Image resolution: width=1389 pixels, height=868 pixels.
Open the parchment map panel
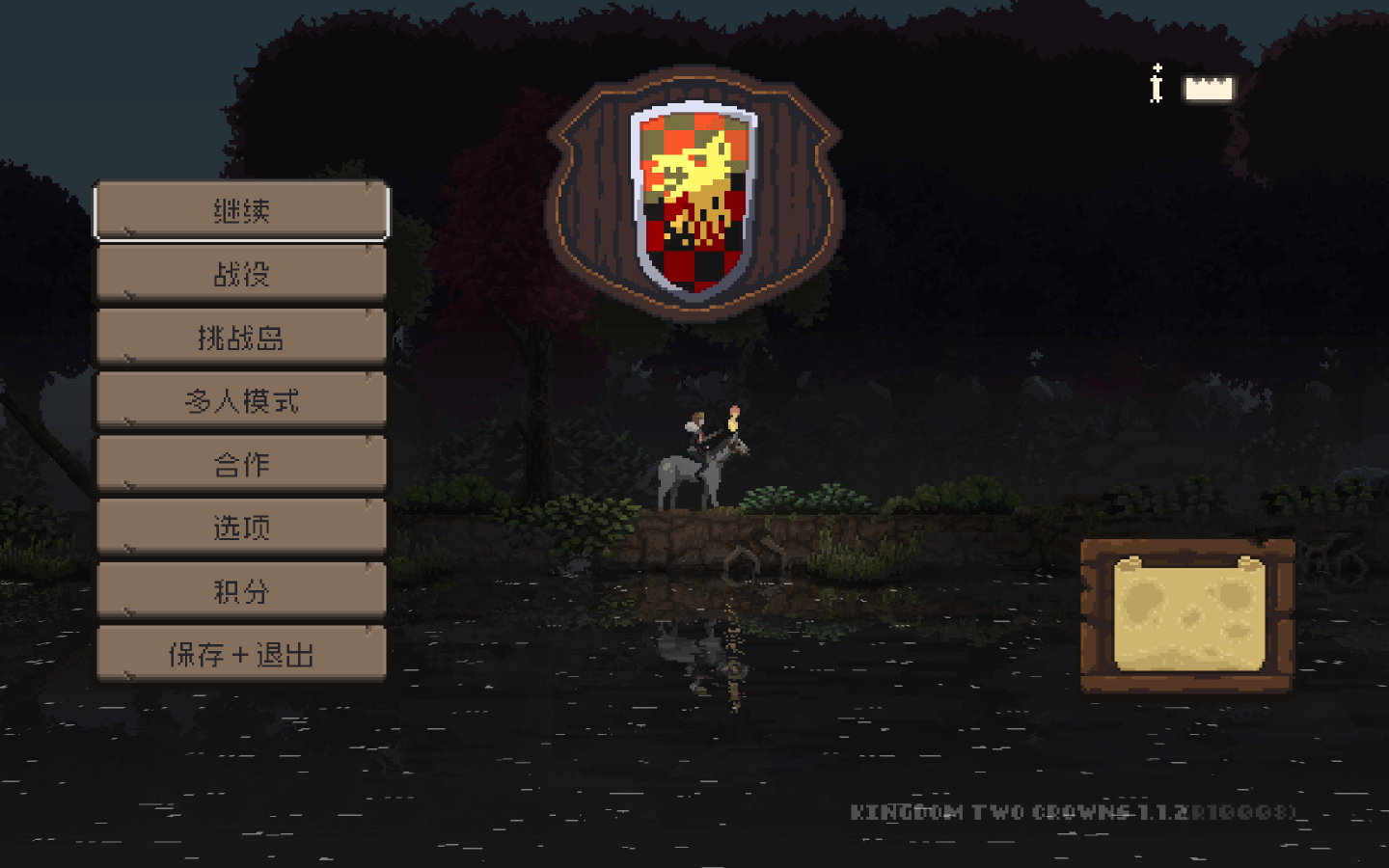(1188, 615)
